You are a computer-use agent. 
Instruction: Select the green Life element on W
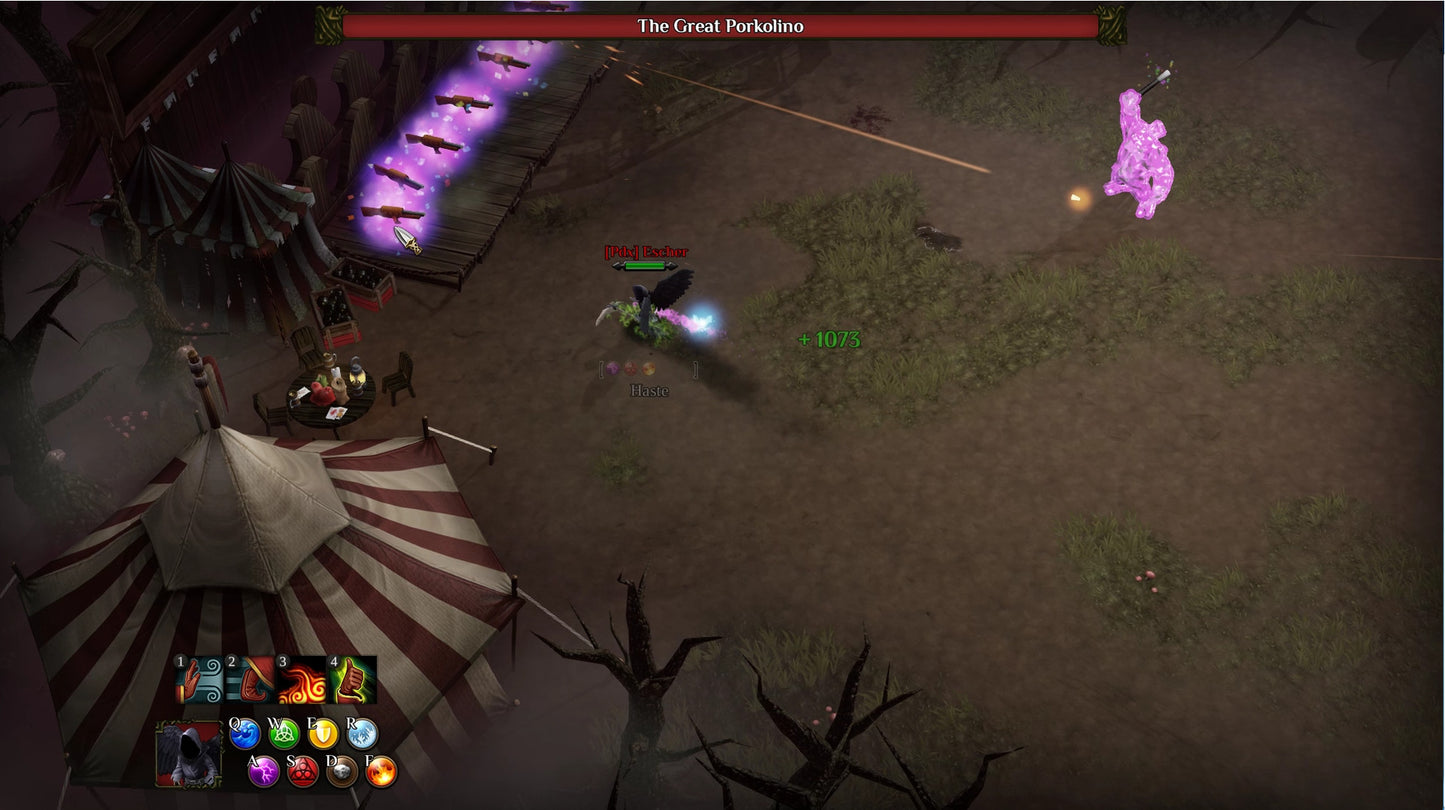[284, 735]
